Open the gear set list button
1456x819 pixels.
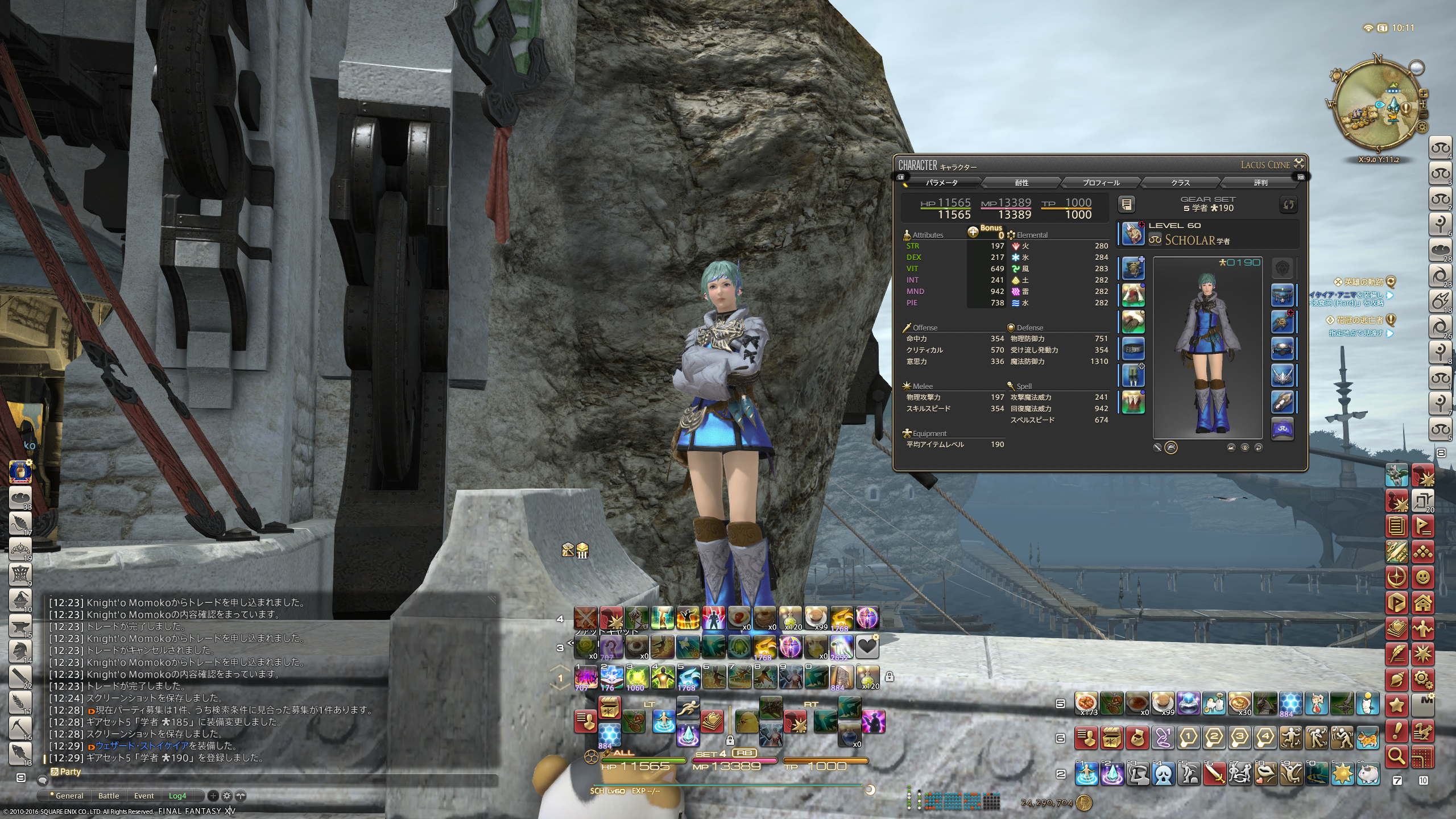point(1127,204)
